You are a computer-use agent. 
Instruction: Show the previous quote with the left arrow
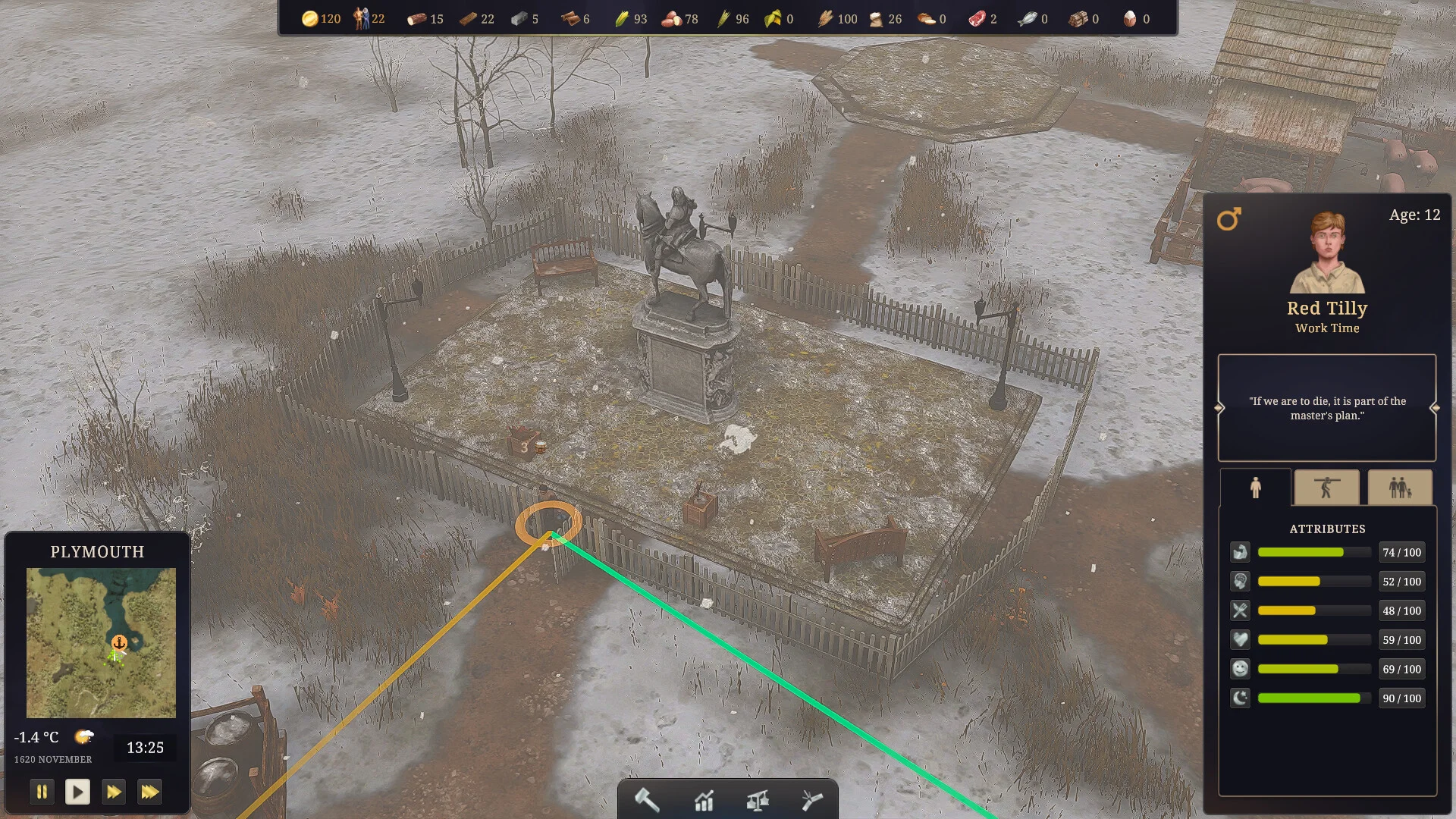(1219, 408)
